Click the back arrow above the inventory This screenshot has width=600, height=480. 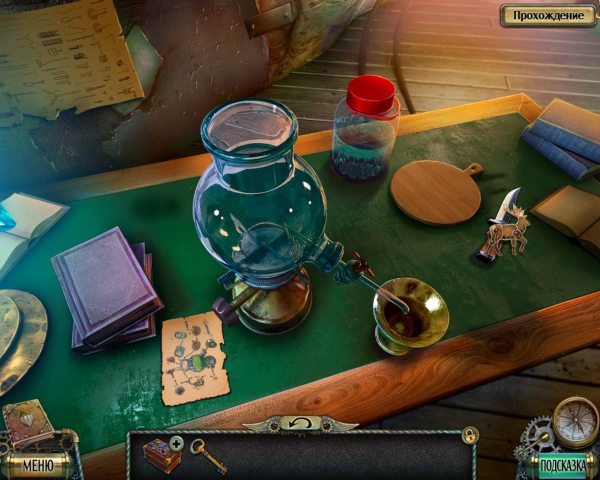[300, 424]
